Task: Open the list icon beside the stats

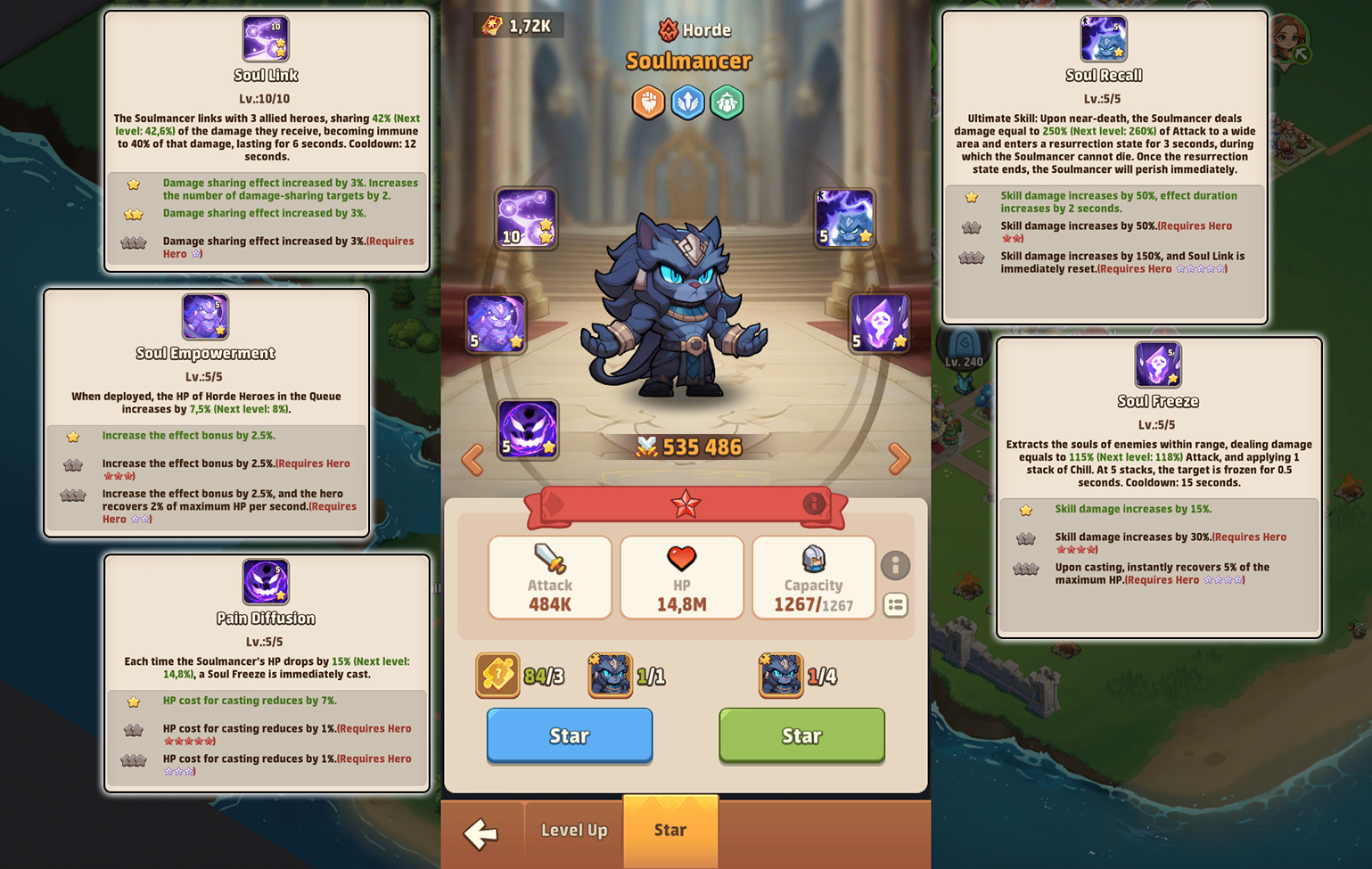Action: 896,606
